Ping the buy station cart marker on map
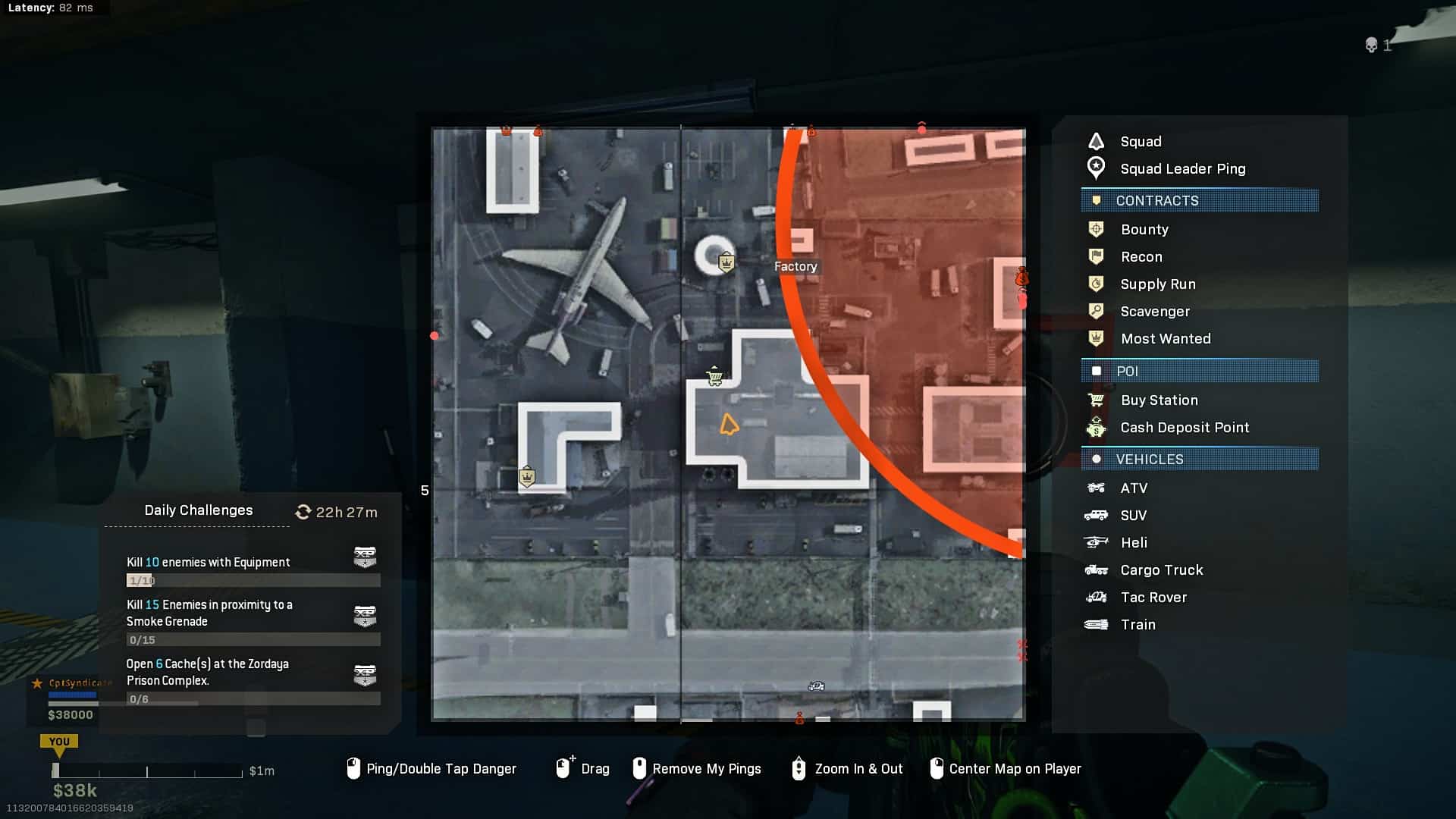Viewport: 1456px width, 819px height. 714,376
